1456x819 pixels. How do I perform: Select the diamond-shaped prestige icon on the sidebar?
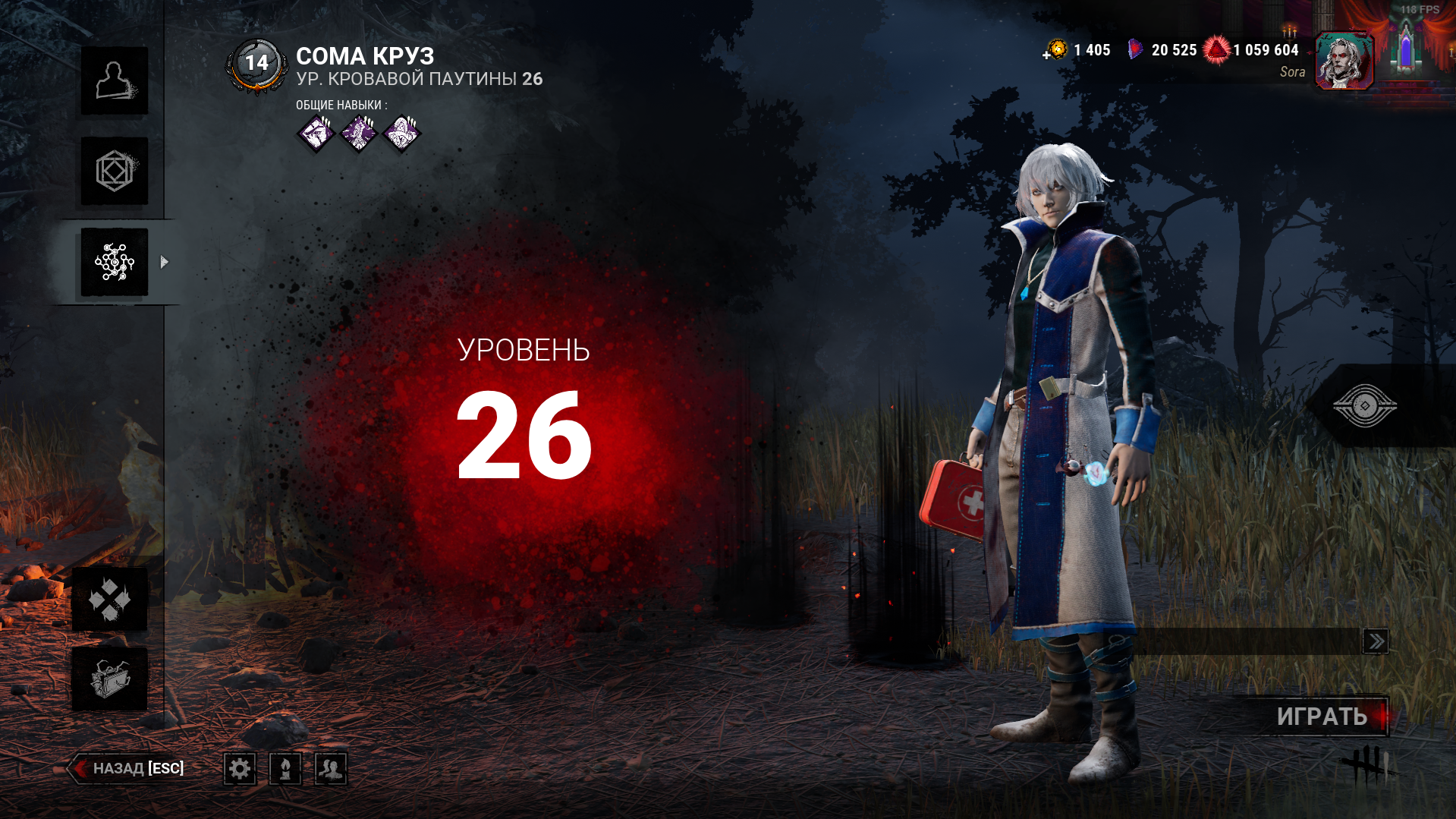click(x=110, y=599)
